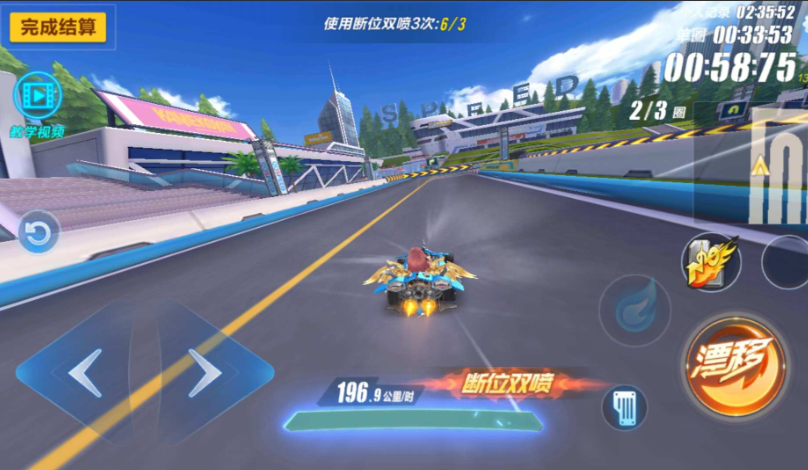Open the 教学视频 tutorial video
The image size is (808, 470).
point(39,97)
